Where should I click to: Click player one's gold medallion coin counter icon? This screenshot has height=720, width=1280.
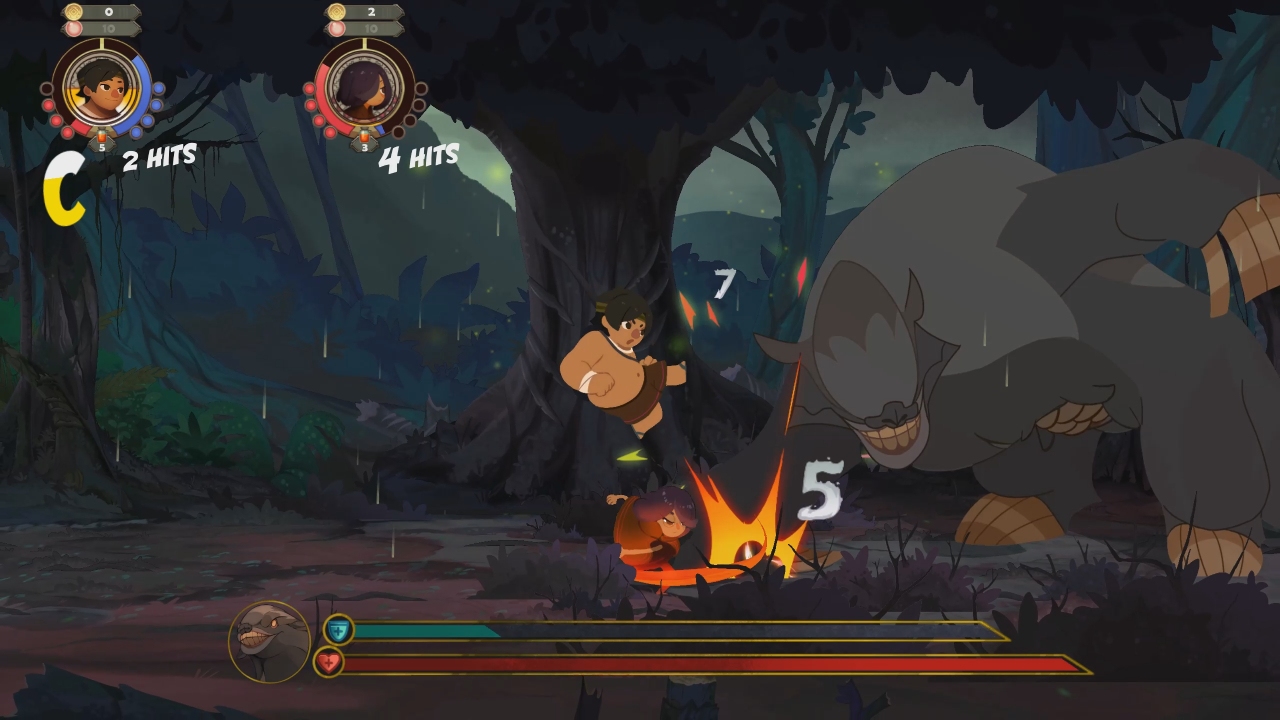(73, 10)
